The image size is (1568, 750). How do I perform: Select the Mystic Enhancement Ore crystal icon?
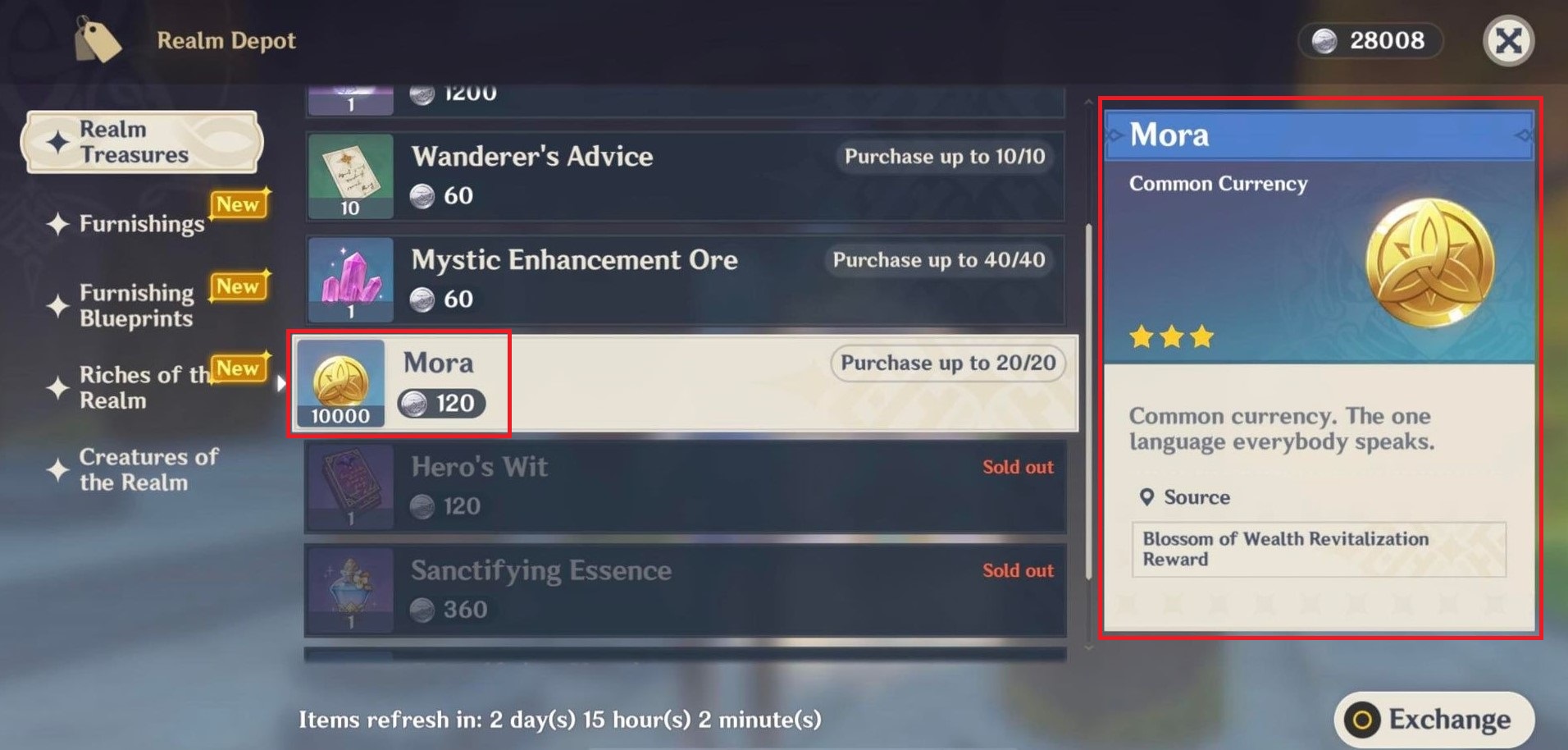(350, 280)
